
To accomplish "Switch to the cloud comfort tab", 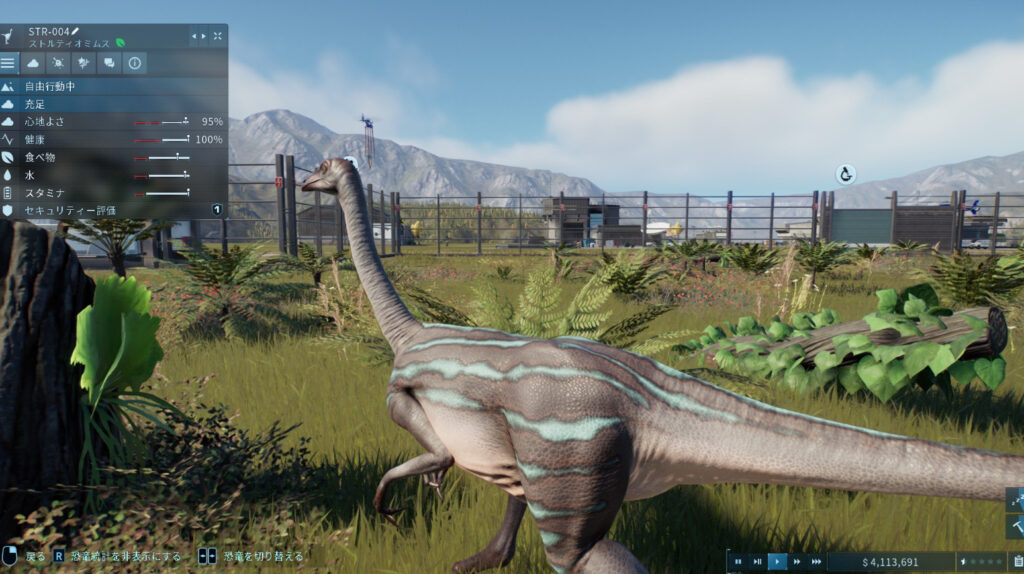I will 33,63.
